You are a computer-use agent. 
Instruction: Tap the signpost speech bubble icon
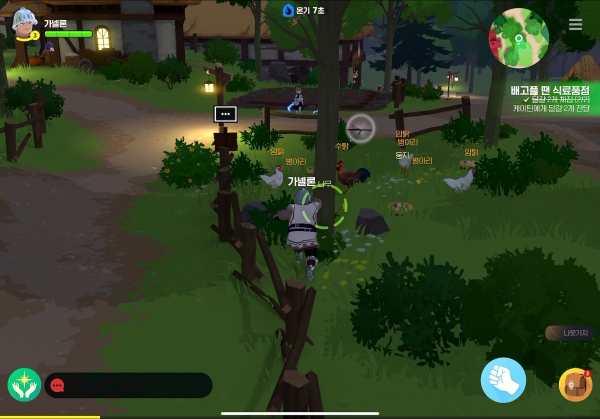click(225, 115)
